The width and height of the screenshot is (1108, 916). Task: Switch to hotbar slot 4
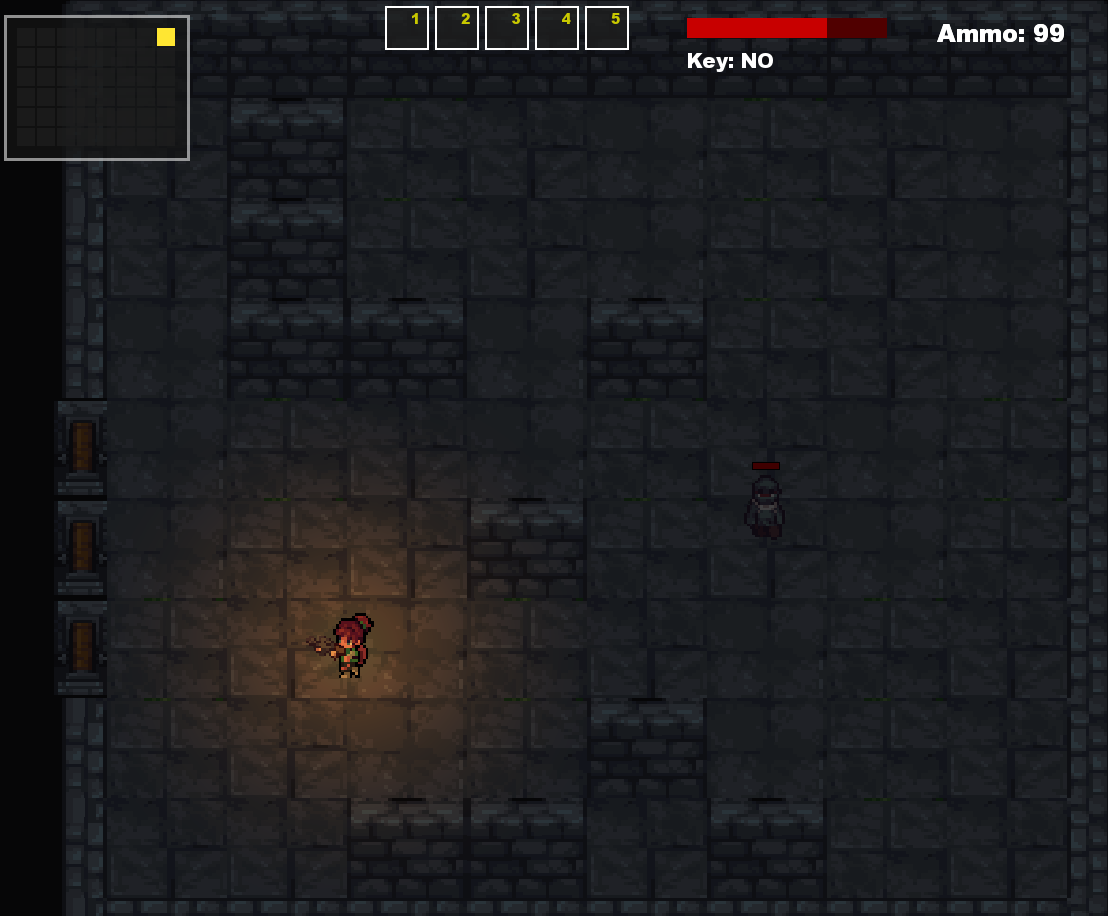tap(557, 28)
